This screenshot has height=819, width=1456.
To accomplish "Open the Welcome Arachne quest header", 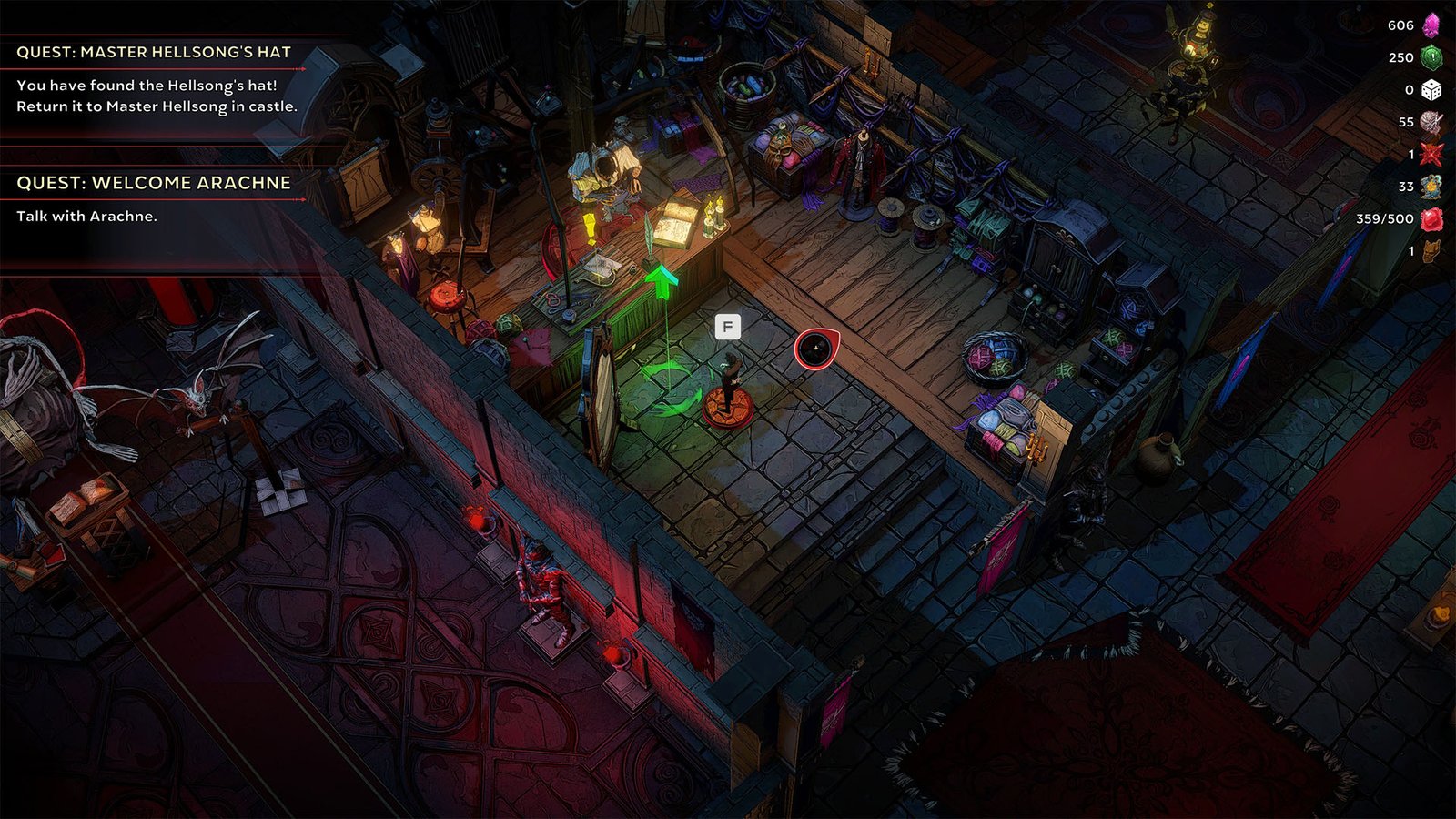I will click(155, 185).
